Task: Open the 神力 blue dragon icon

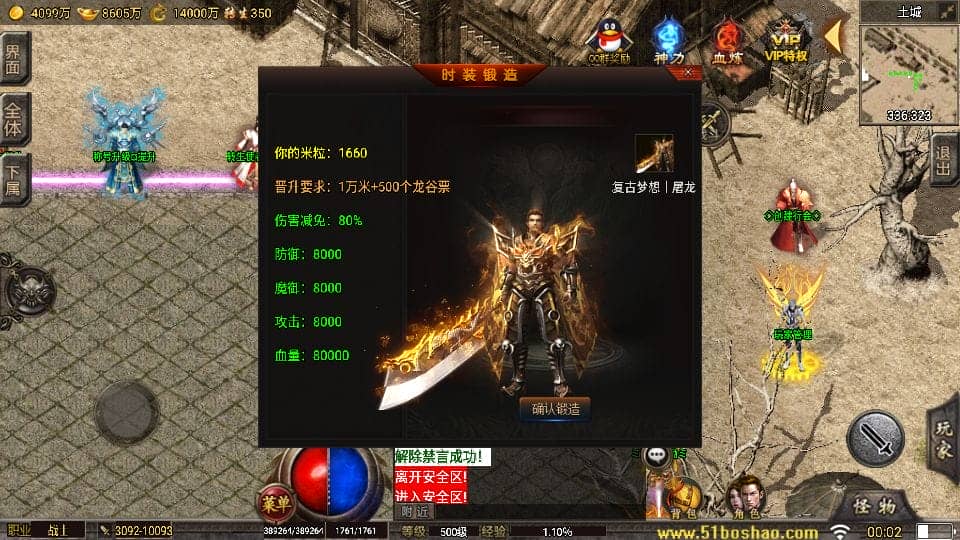Action: 669,40
